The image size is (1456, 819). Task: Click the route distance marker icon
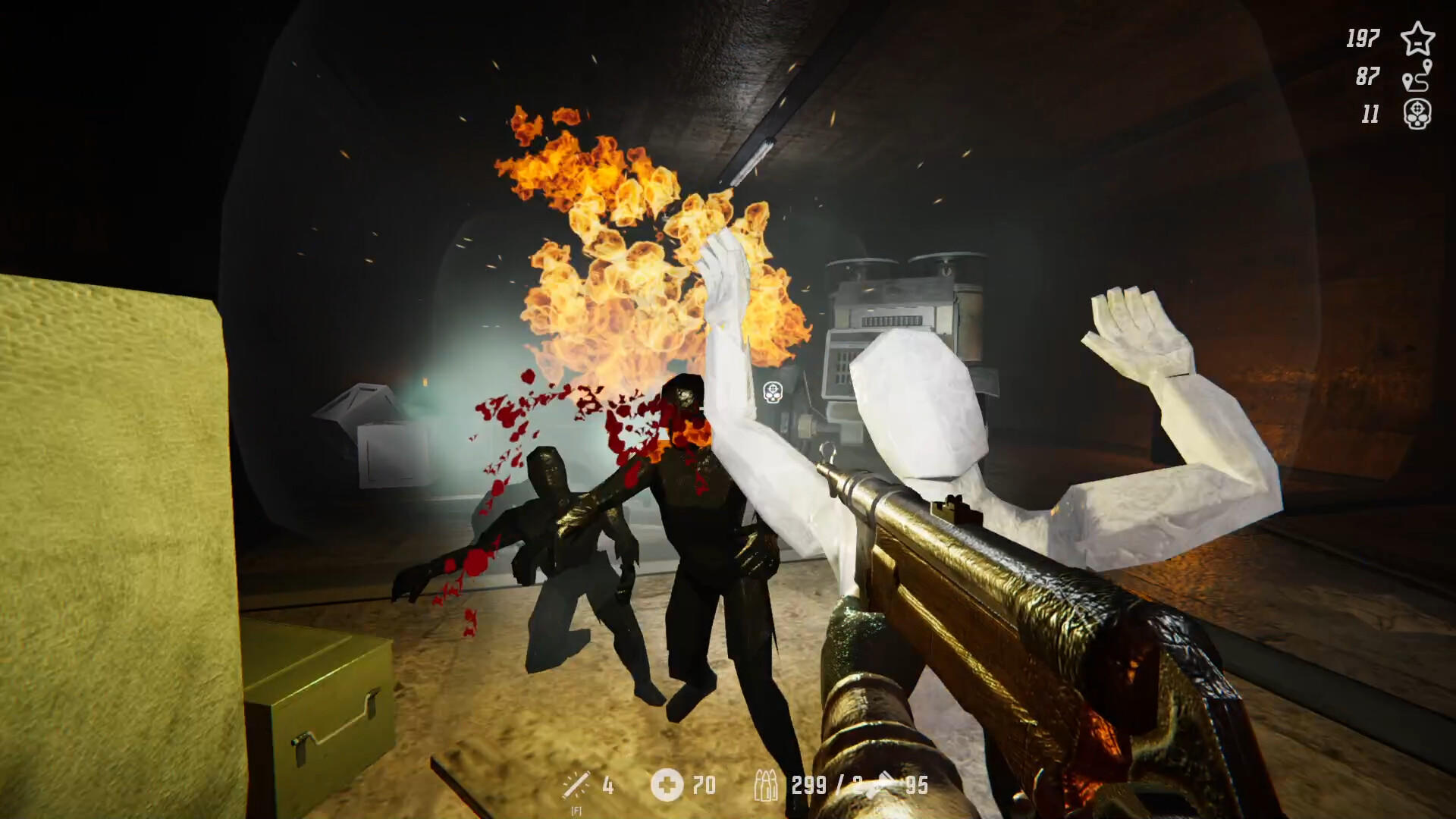click(x=1417, y=77)
